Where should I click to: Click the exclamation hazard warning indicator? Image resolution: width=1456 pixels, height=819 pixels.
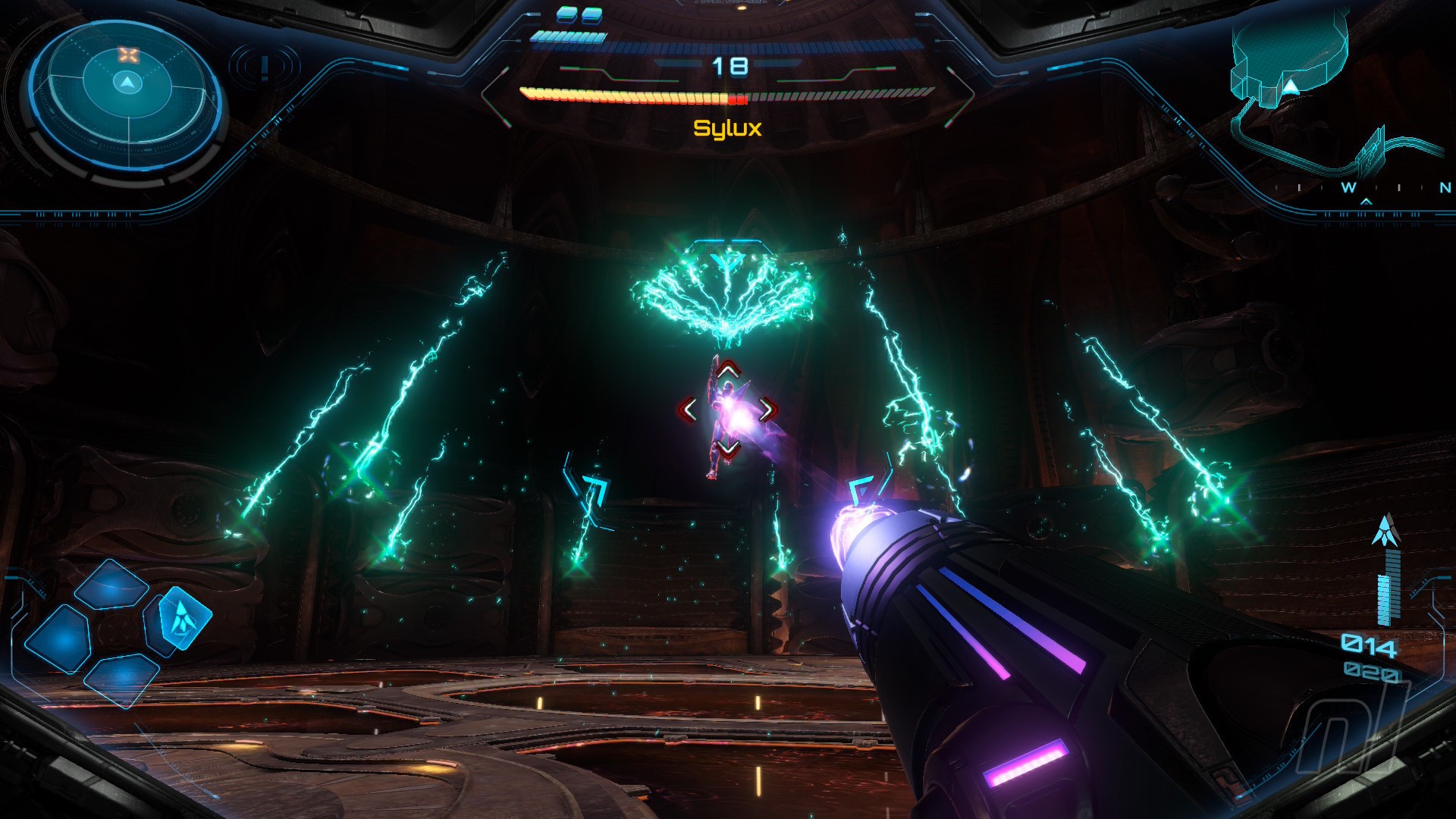click(264, 67)
